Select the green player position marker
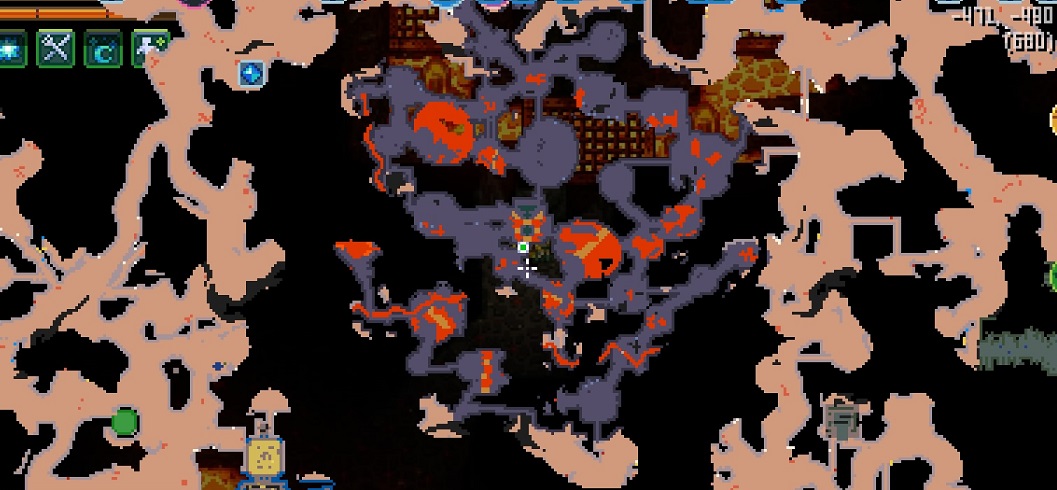 coord(523,247)
